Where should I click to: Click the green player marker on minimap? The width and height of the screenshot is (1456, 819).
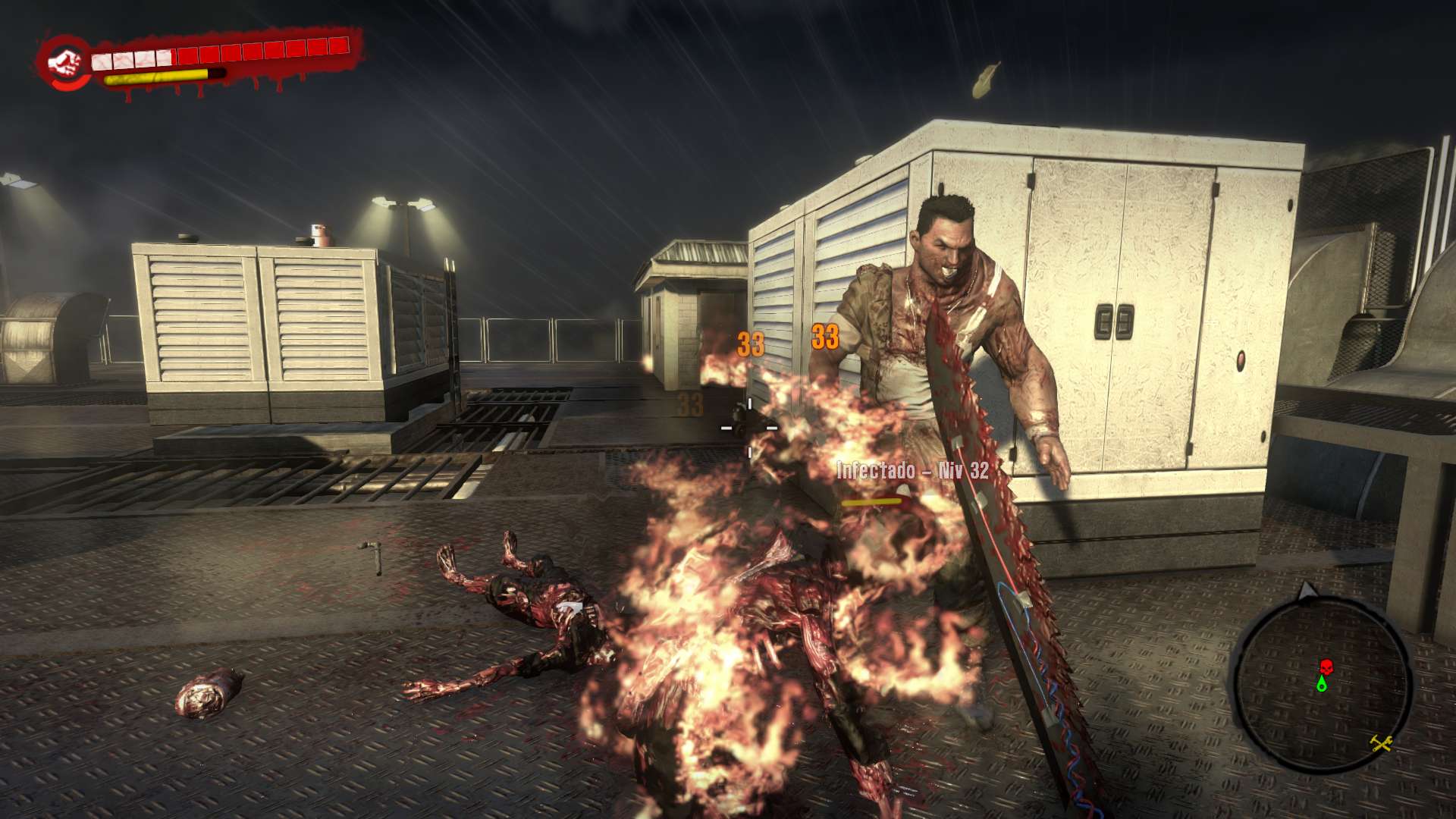click(1323, 684)
